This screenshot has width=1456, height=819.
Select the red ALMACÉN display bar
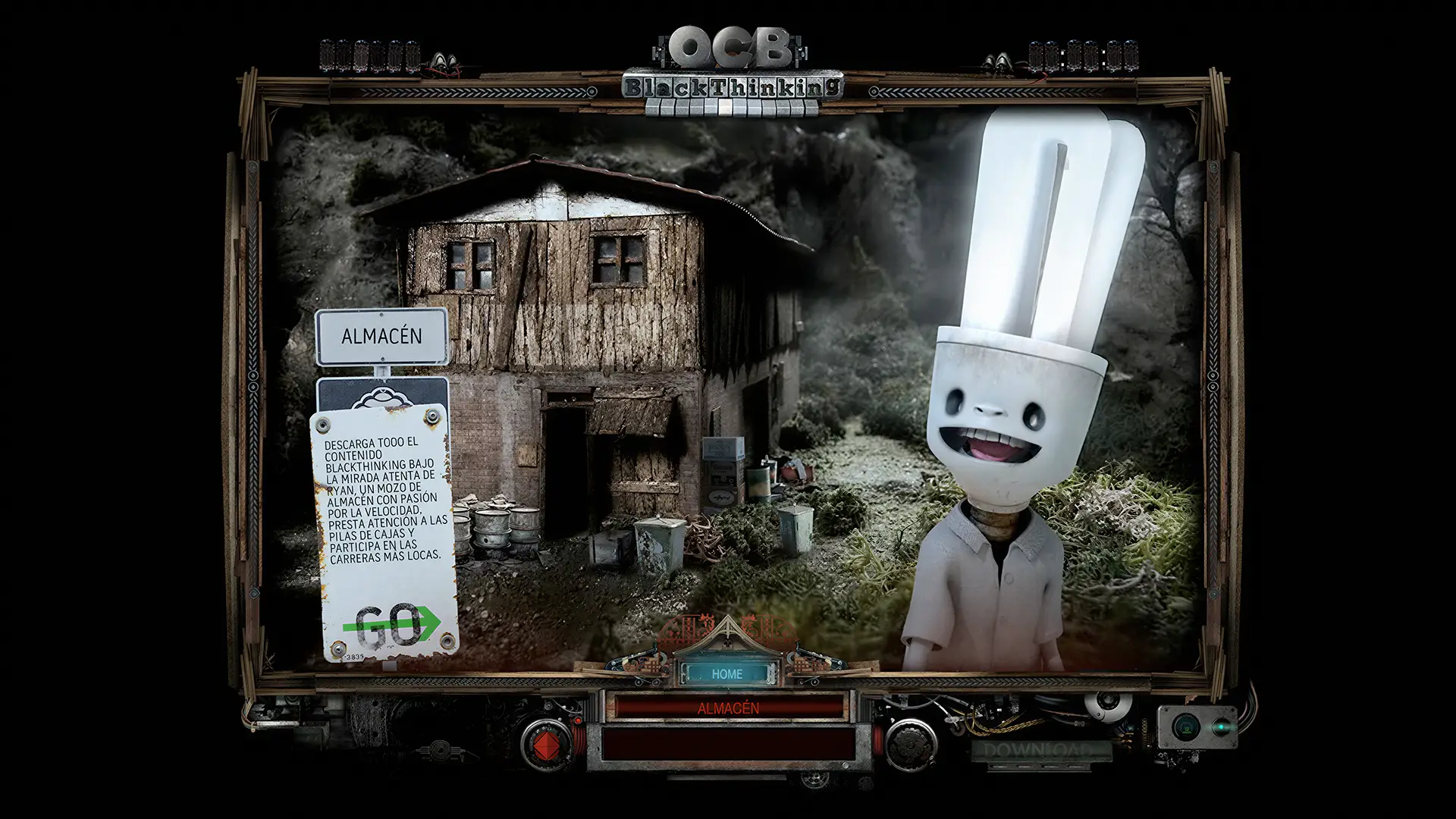[x=728, y=708]
